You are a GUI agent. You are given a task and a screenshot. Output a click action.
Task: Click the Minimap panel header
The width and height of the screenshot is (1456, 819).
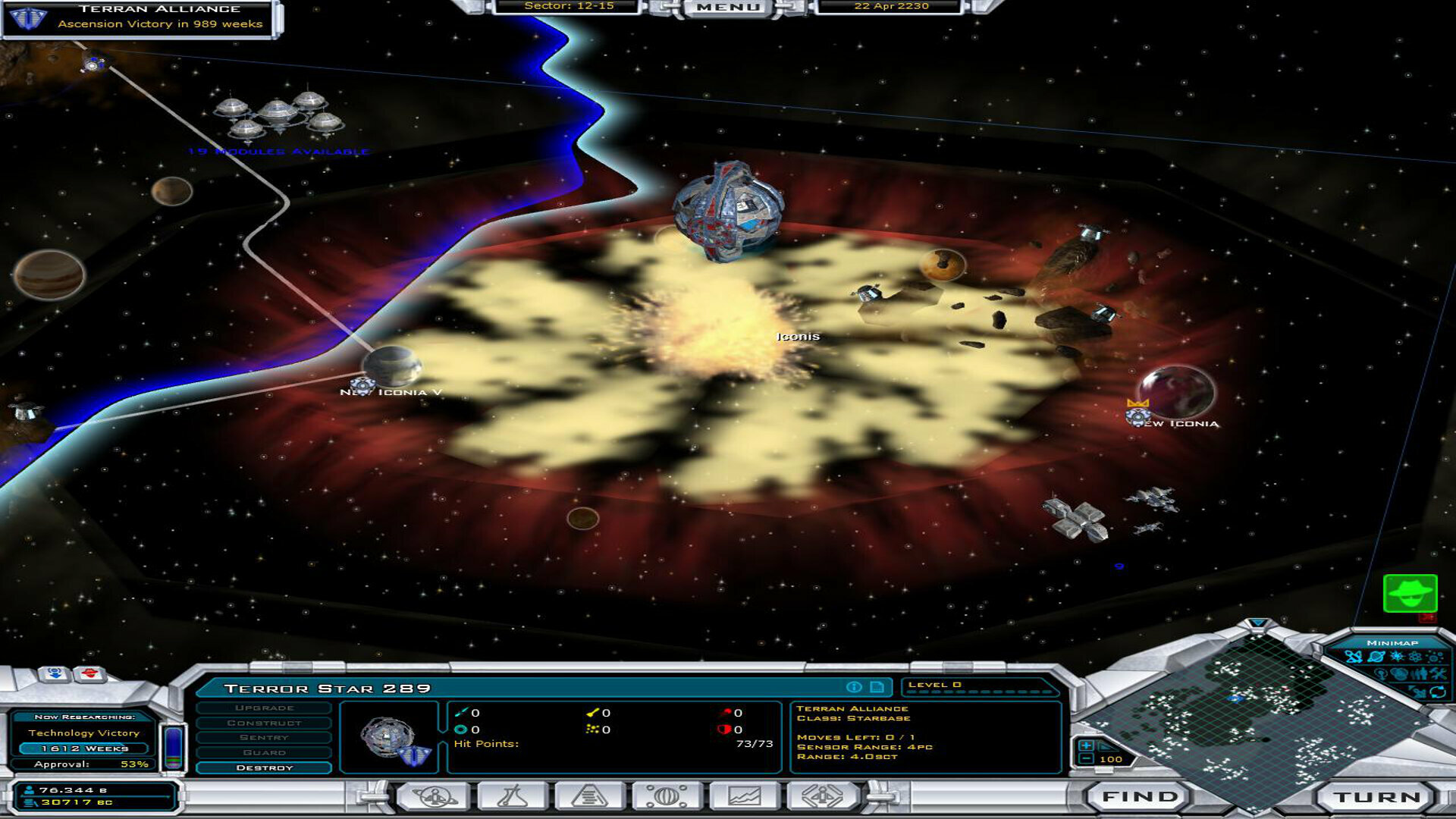1392,642
